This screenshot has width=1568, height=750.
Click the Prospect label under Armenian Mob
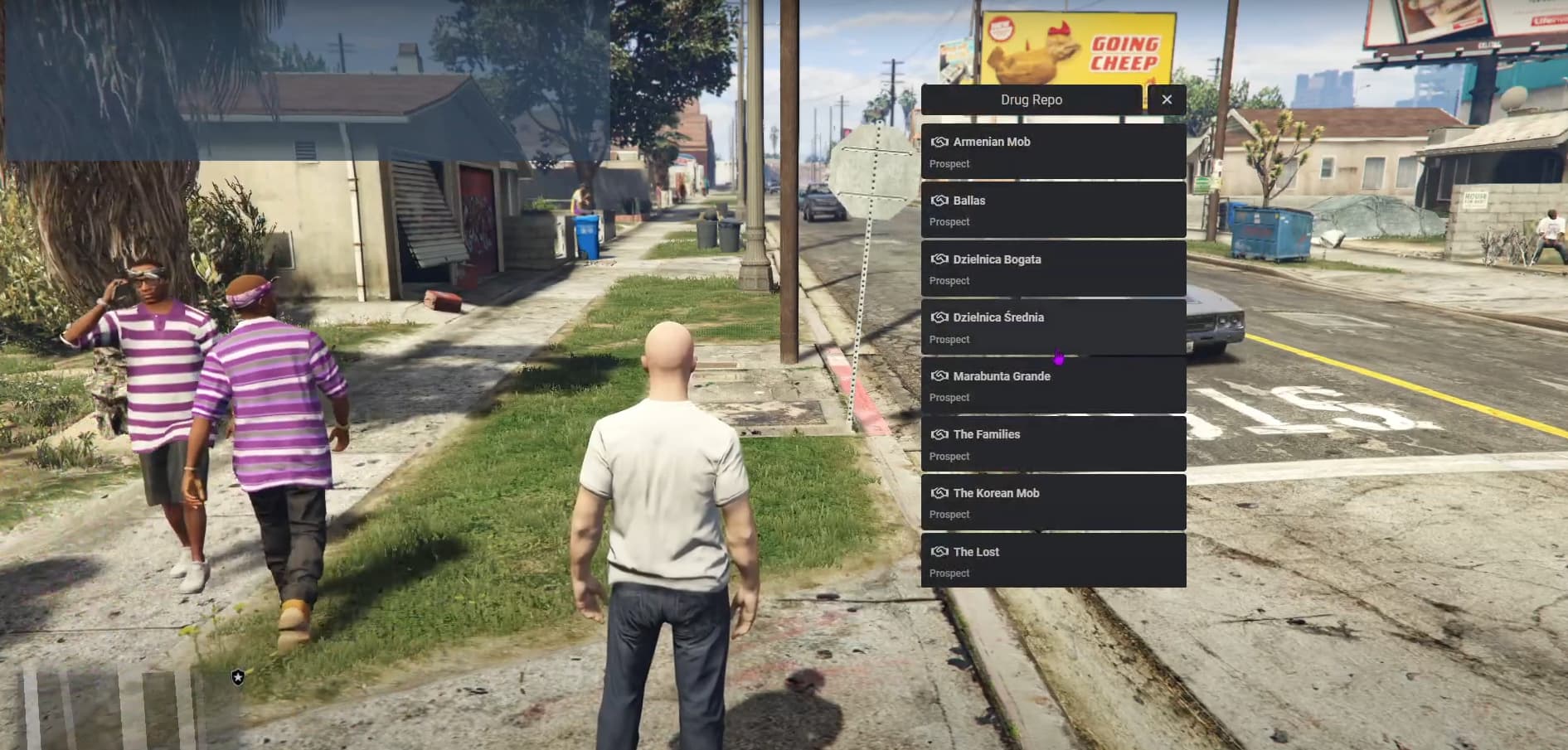tap(948, 163)
